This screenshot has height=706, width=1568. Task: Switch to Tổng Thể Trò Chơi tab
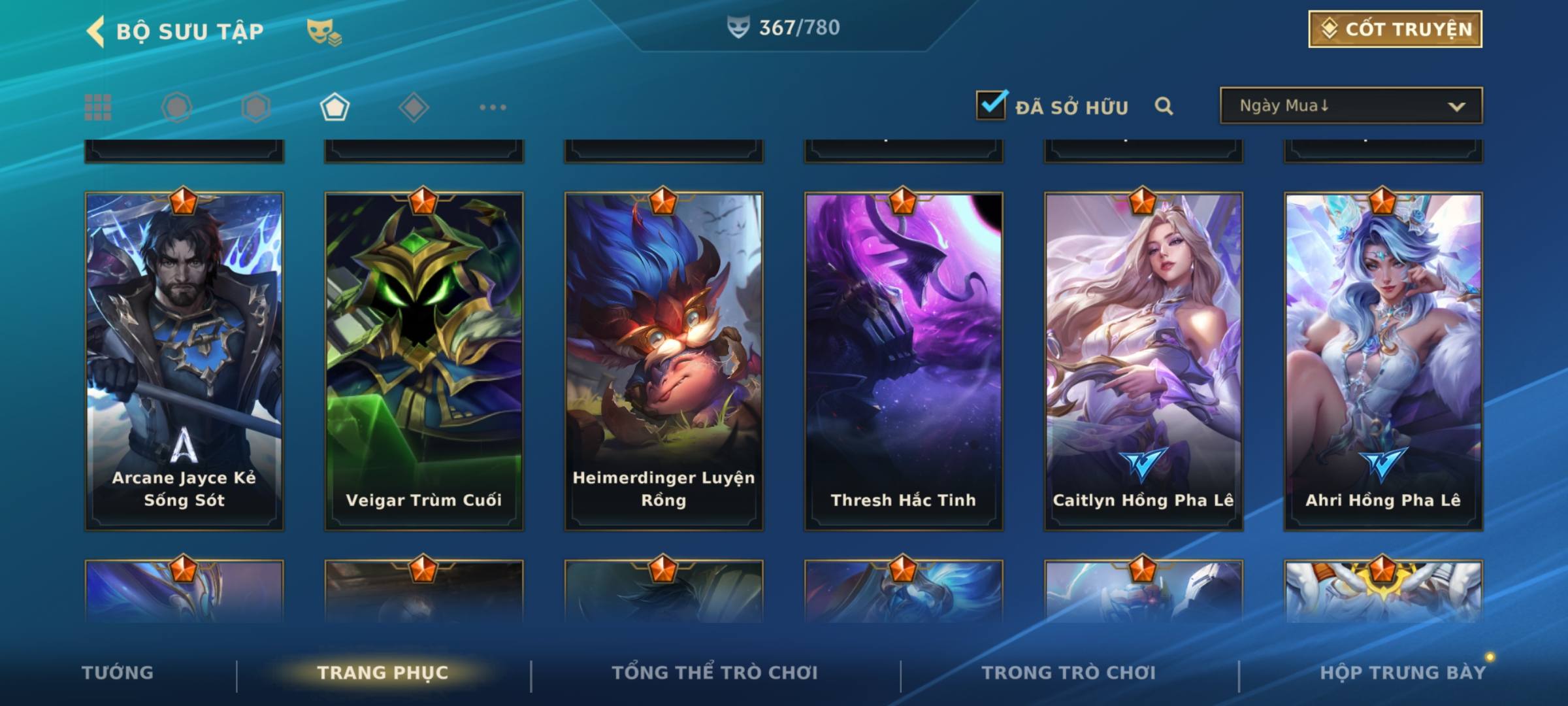(715, 673)
